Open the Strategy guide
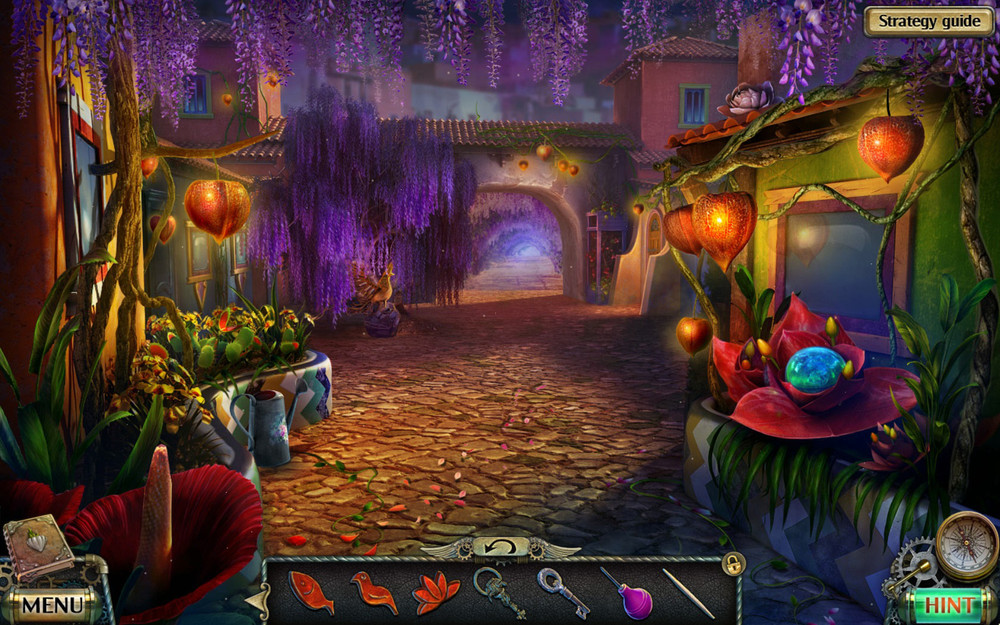 point(929,22)
